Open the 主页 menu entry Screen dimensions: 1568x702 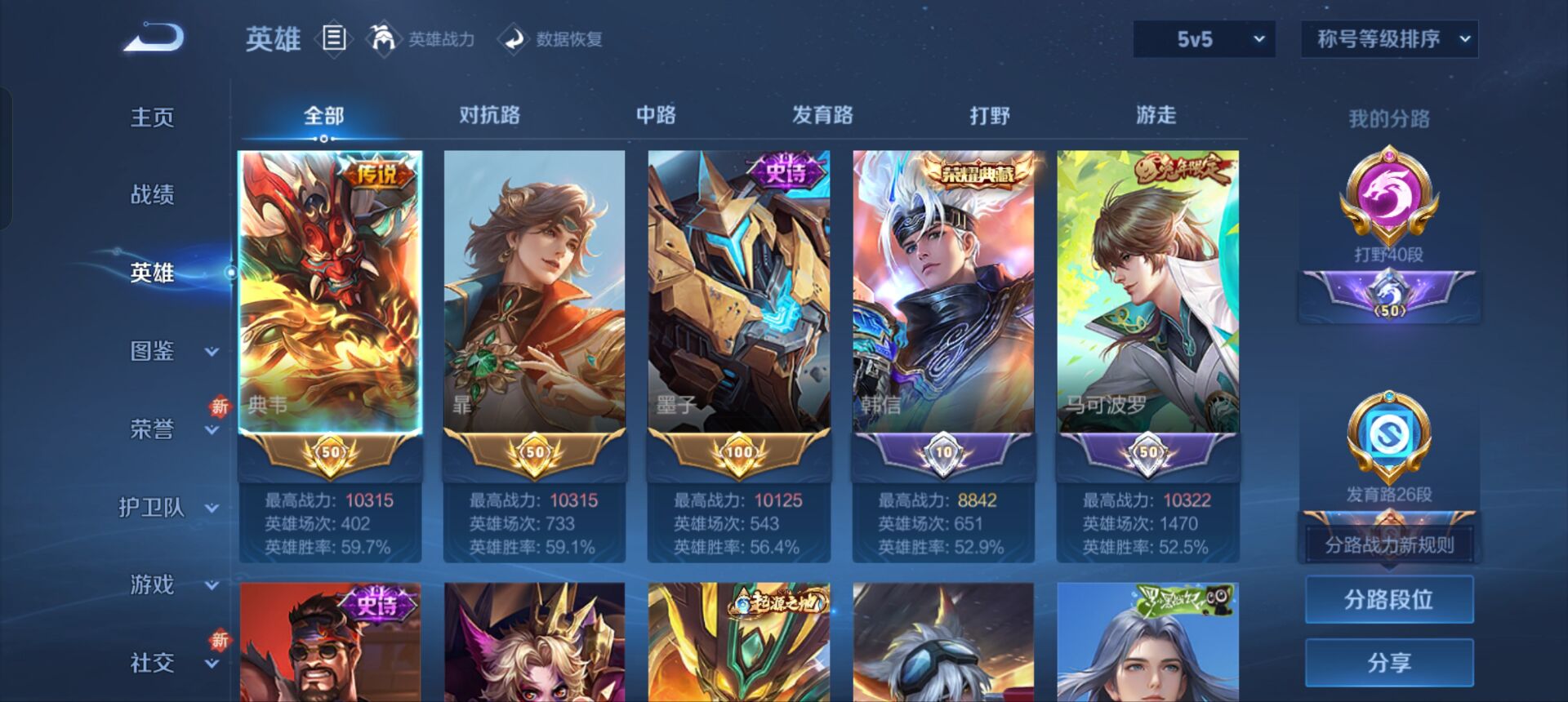click(x=151, y=116)
